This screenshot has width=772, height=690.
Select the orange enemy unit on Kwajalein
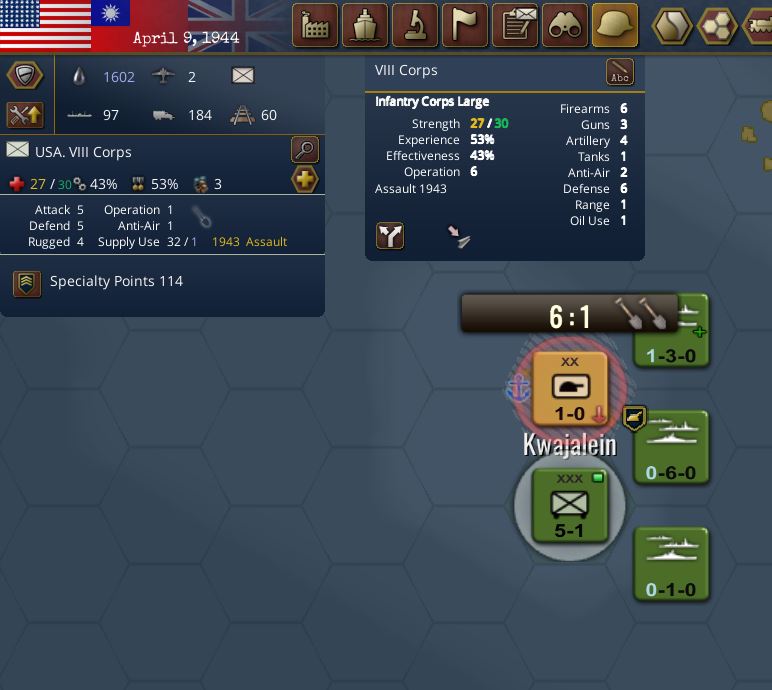(570, 388)
